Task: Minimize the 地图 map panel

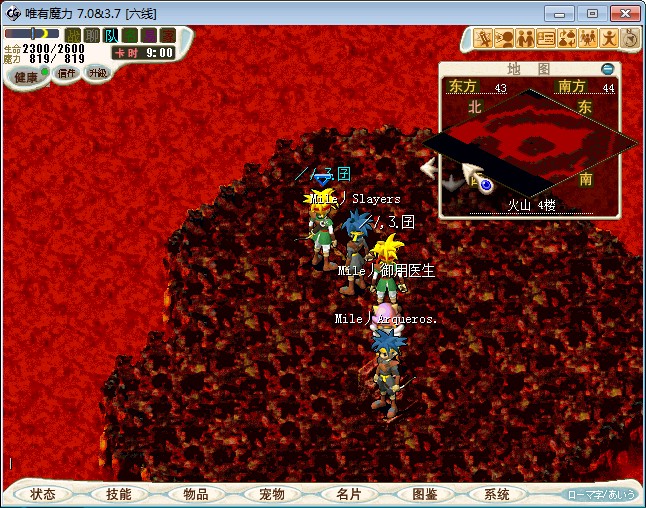Action: pos(607,69)
